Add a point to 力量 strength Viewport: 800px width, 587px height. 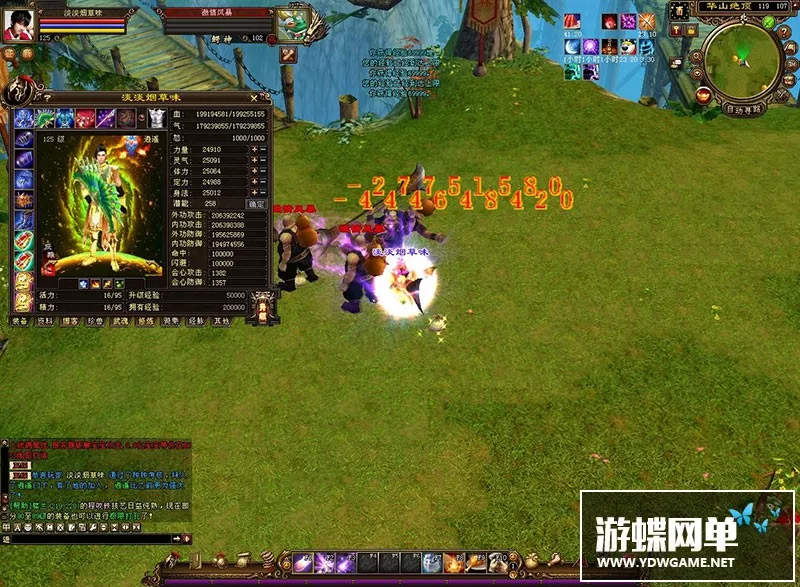coord(254,149)
